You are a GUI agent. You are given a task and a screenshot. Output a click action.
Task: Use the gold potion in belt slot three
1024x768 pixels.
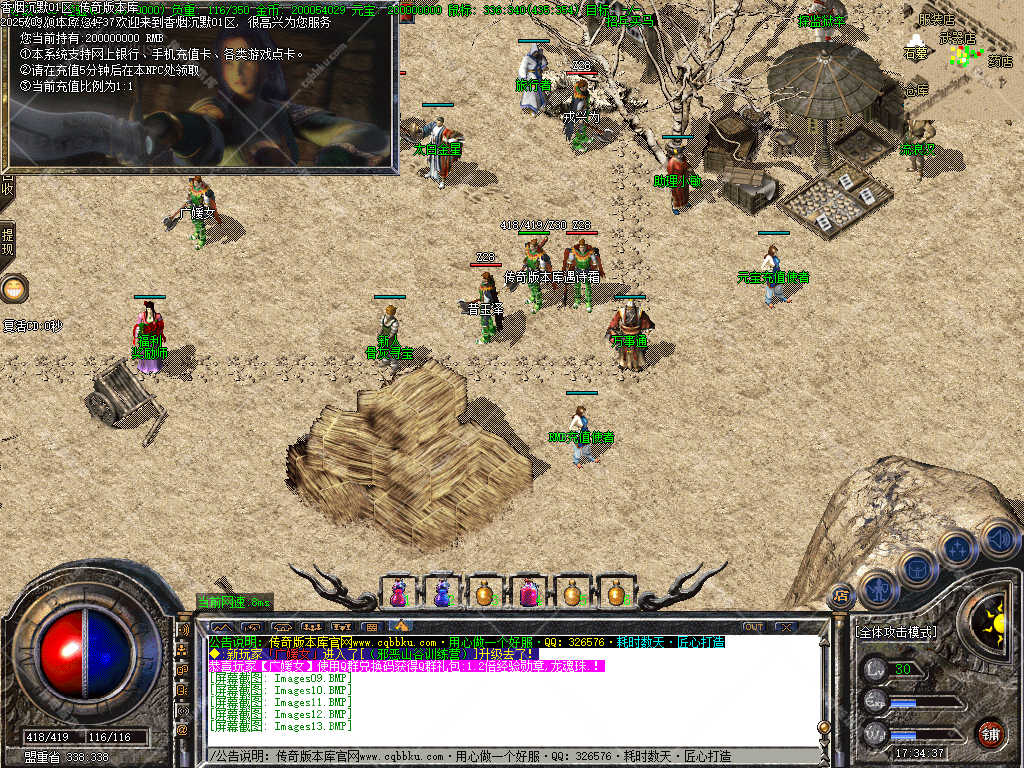pyautogui.click(x=485, y=594)
